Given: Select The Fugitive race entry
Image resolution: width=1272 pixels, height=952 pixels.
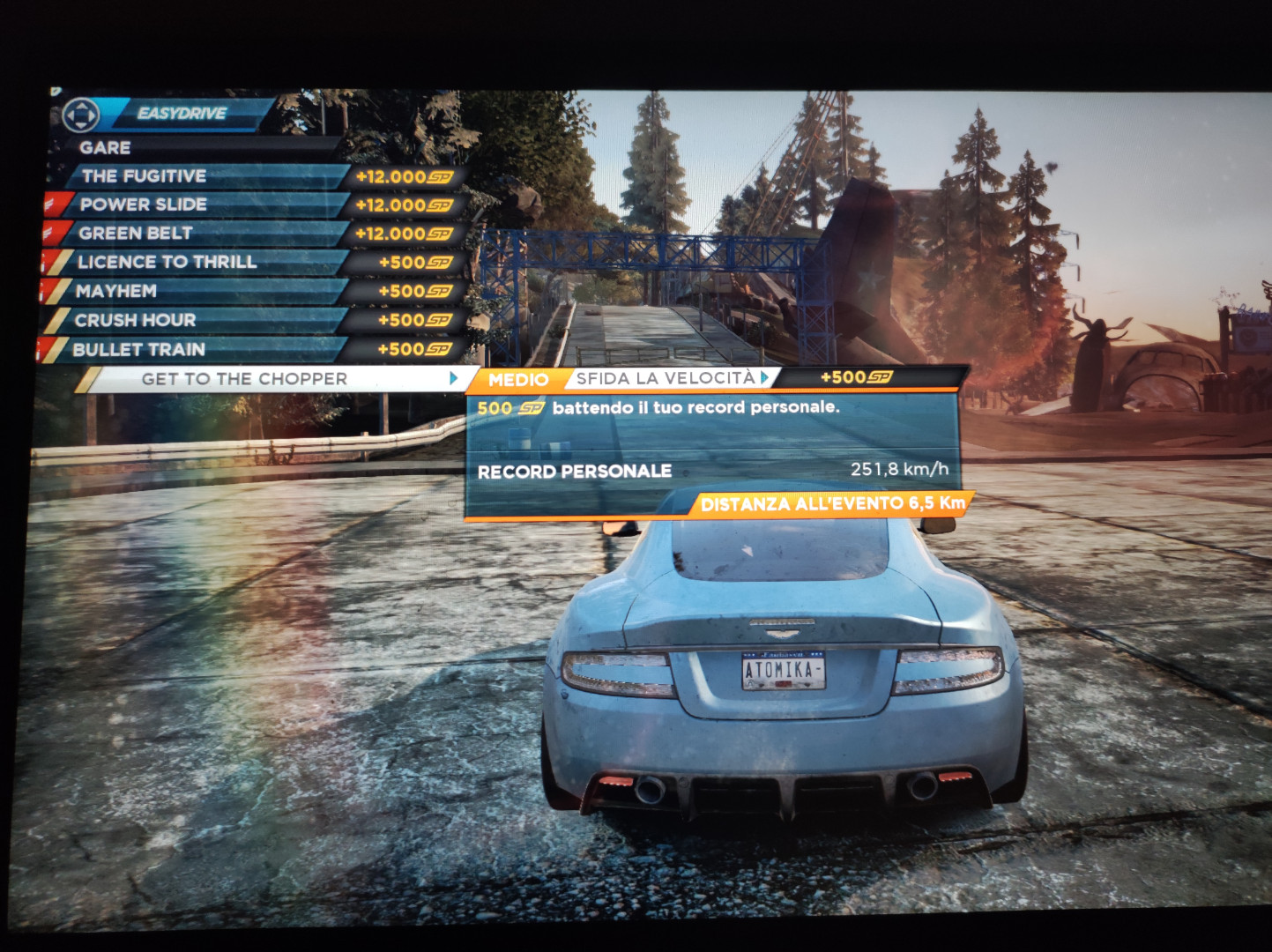Looking at the screenshot, I should click(144, 176).
